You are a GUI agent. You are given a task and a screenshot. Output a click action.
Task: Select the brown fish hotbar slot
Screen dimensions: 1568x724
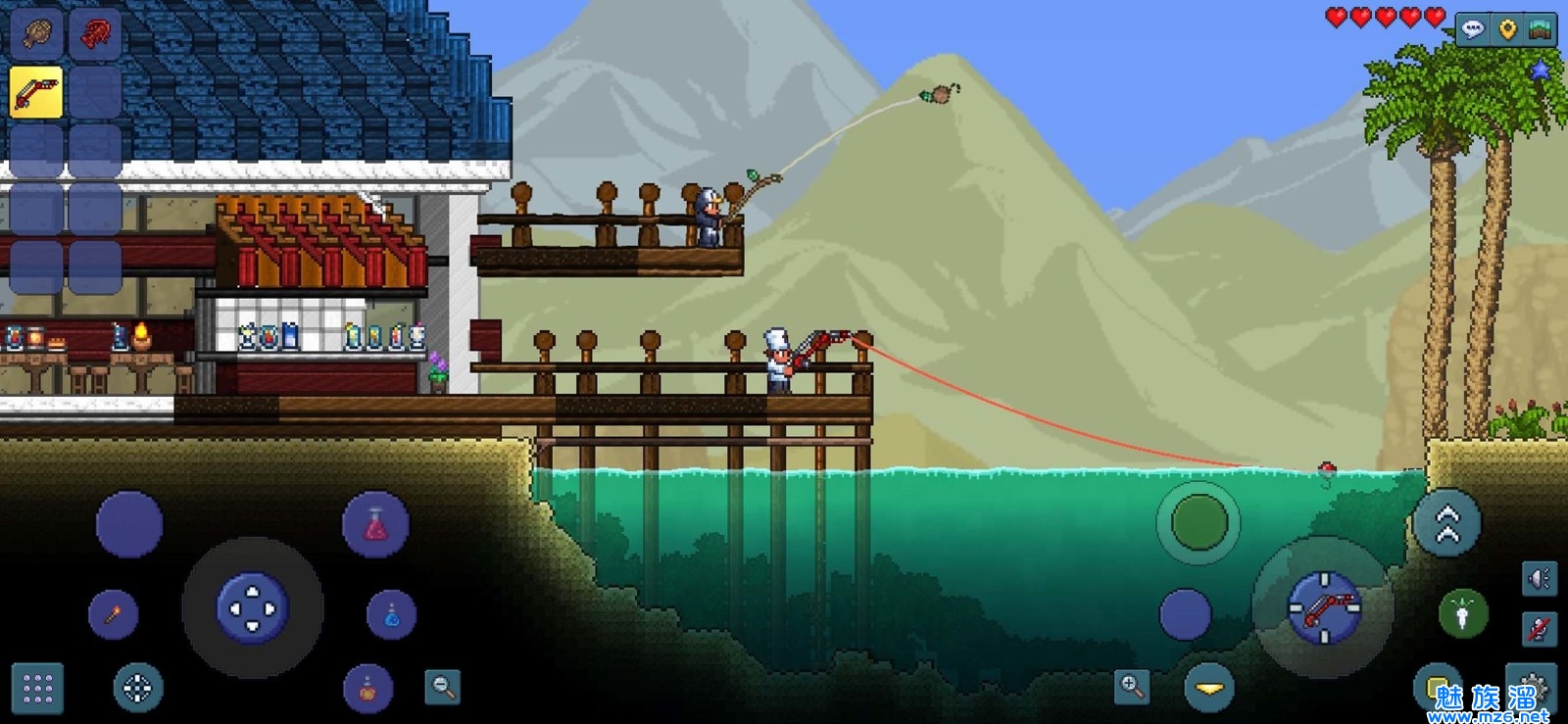coord(36,34)
